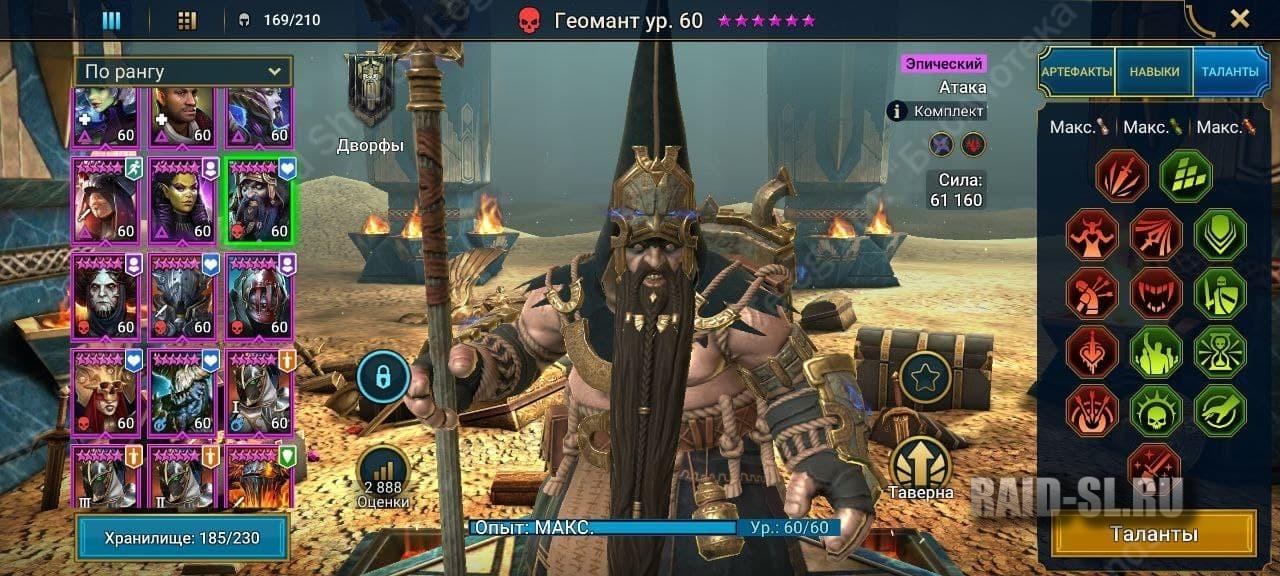Click the yellow Таланты button
The height and width of the screenshot is (576, 1280).
coord(1154,534)
